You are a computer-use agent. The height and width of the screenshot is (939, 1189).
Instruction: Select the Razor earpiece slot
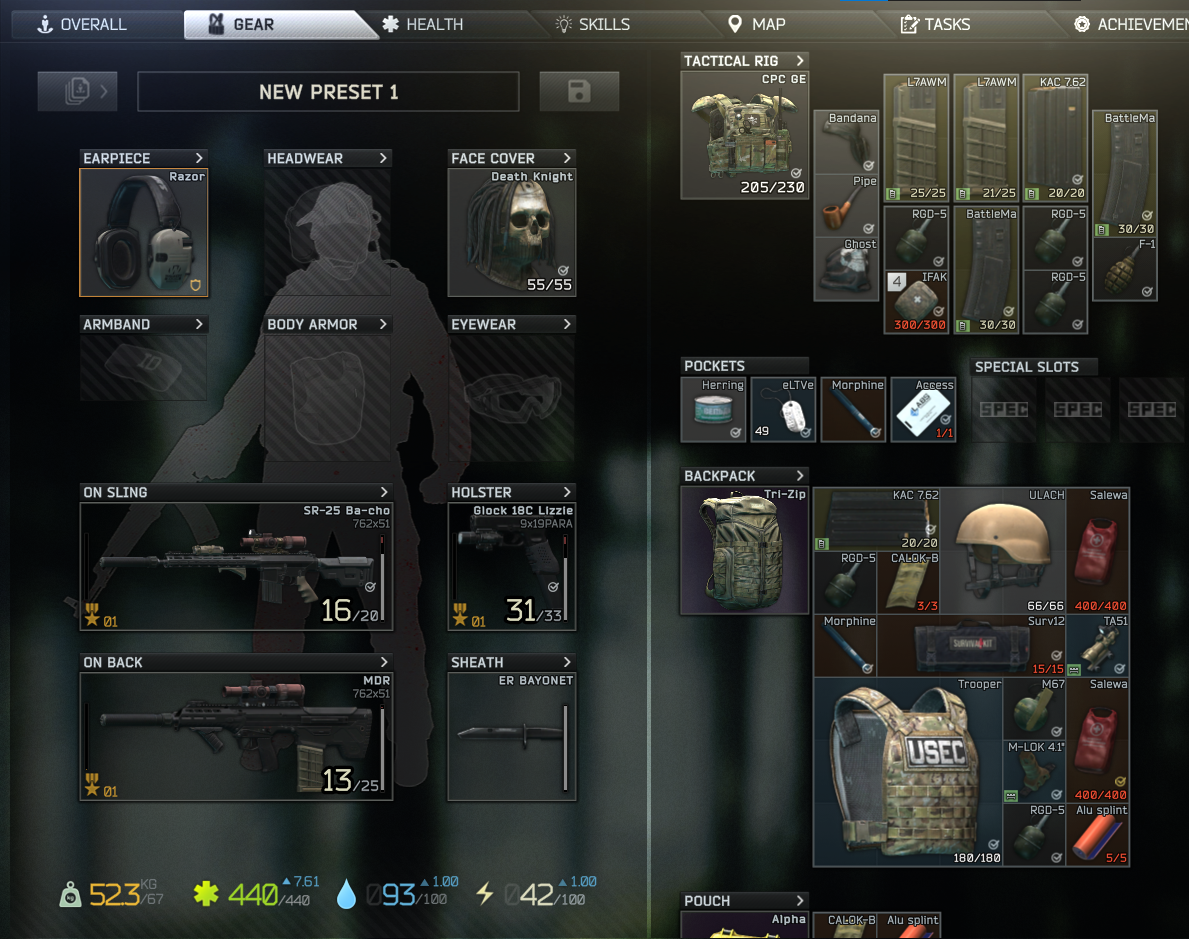click(x=144, y=234)
